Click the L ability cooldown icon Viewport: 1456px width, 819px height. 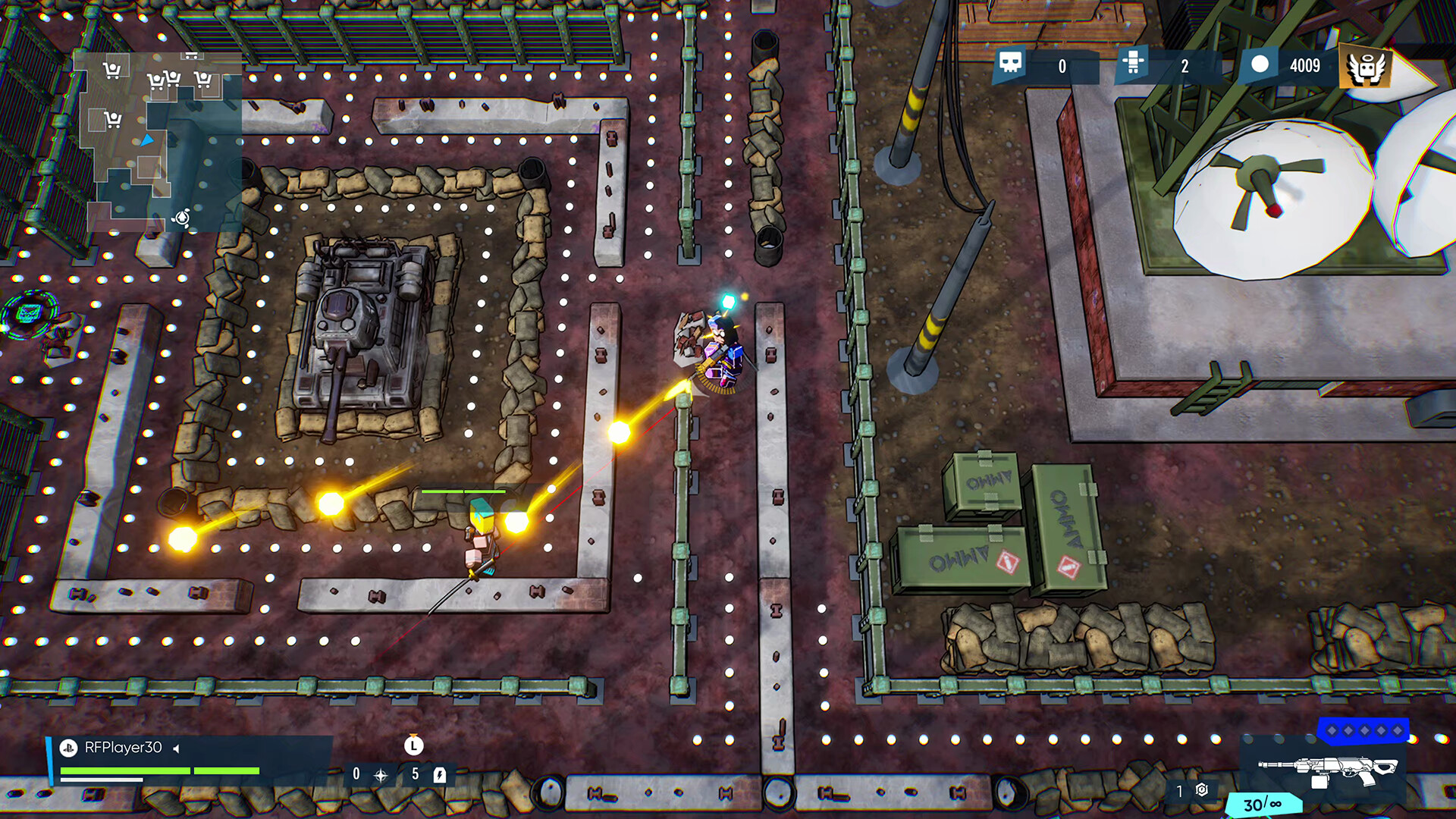[x=413, y=747]
